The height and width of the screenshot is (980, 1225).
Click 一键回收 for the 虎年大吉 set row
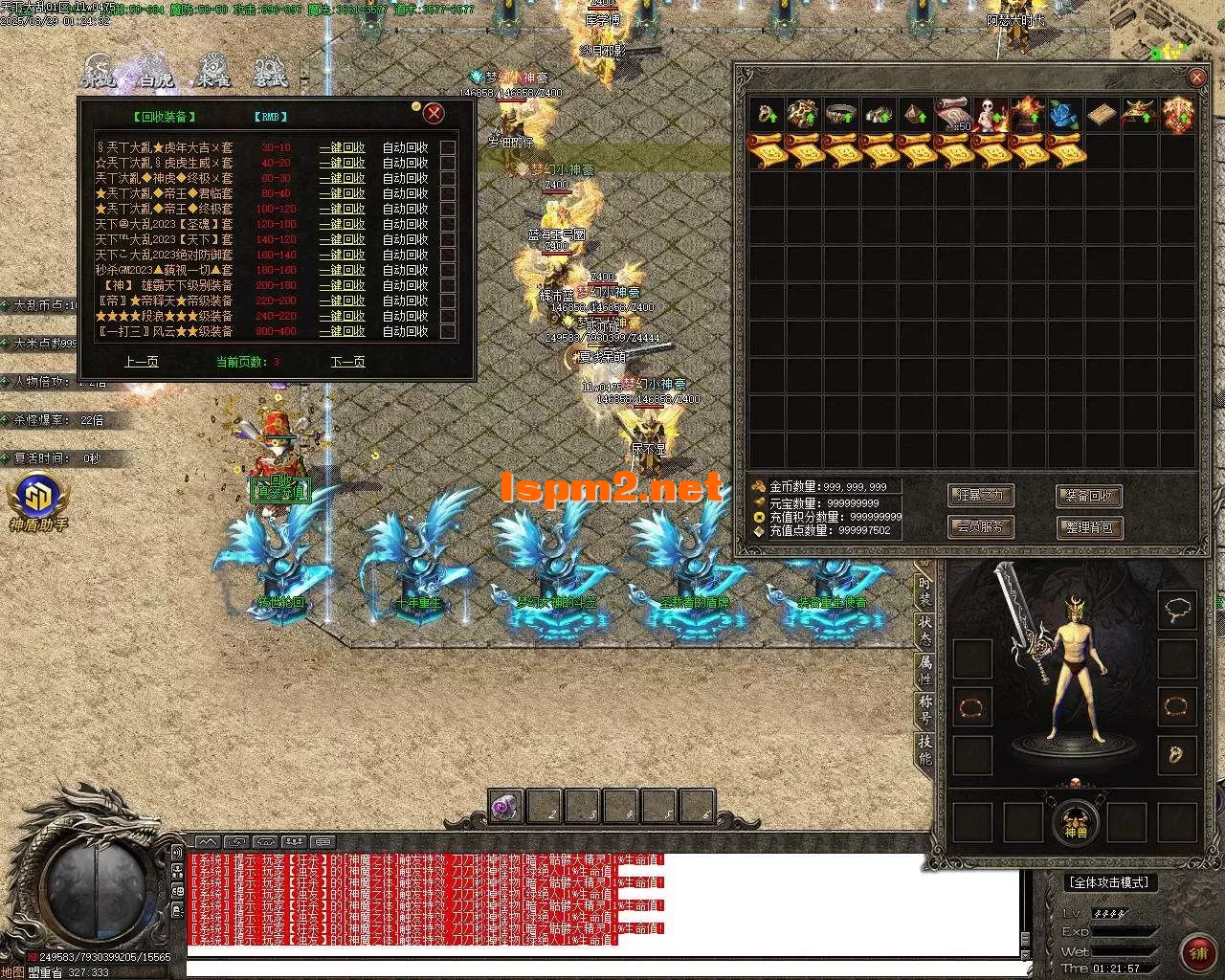pos(342,147)
